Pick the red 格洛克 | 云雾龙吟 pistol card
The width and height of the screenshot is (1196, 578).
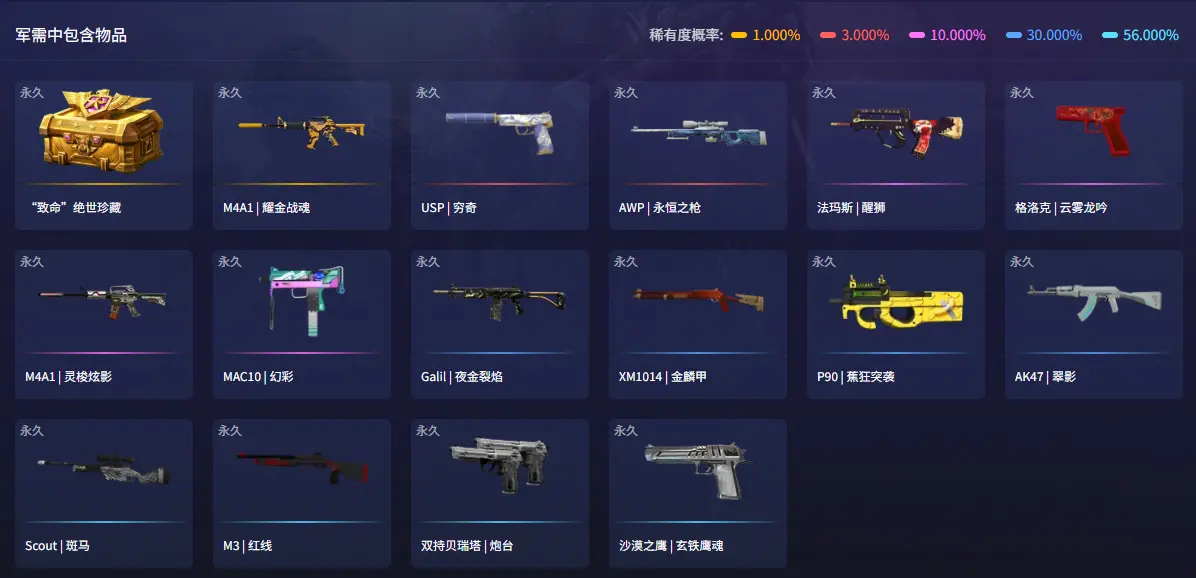coord(1093,155)
